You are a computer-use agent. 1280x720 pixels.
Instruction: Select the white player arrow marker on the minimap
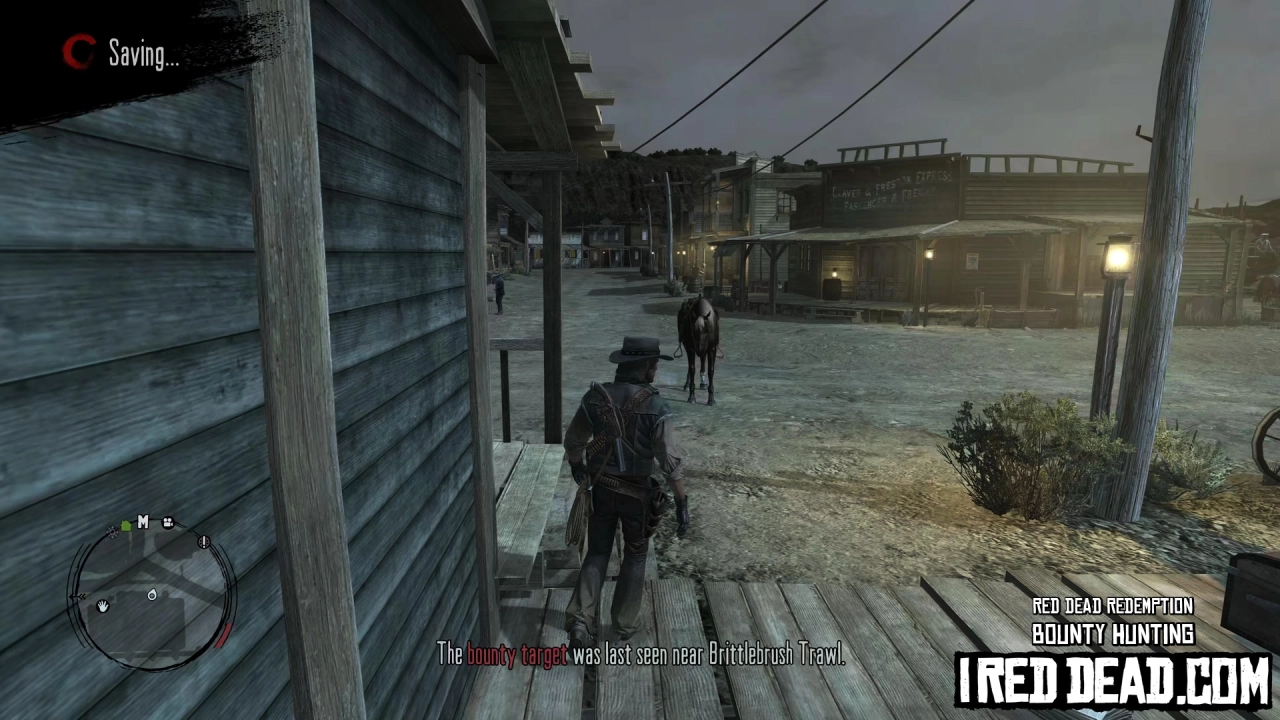(x=152, y=594)
